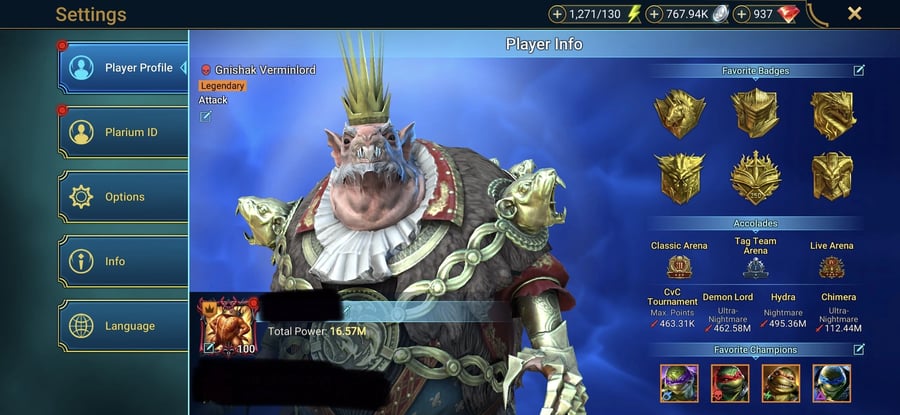
Task: Open the player avatar portrait
Action: (x=229, y=327)
